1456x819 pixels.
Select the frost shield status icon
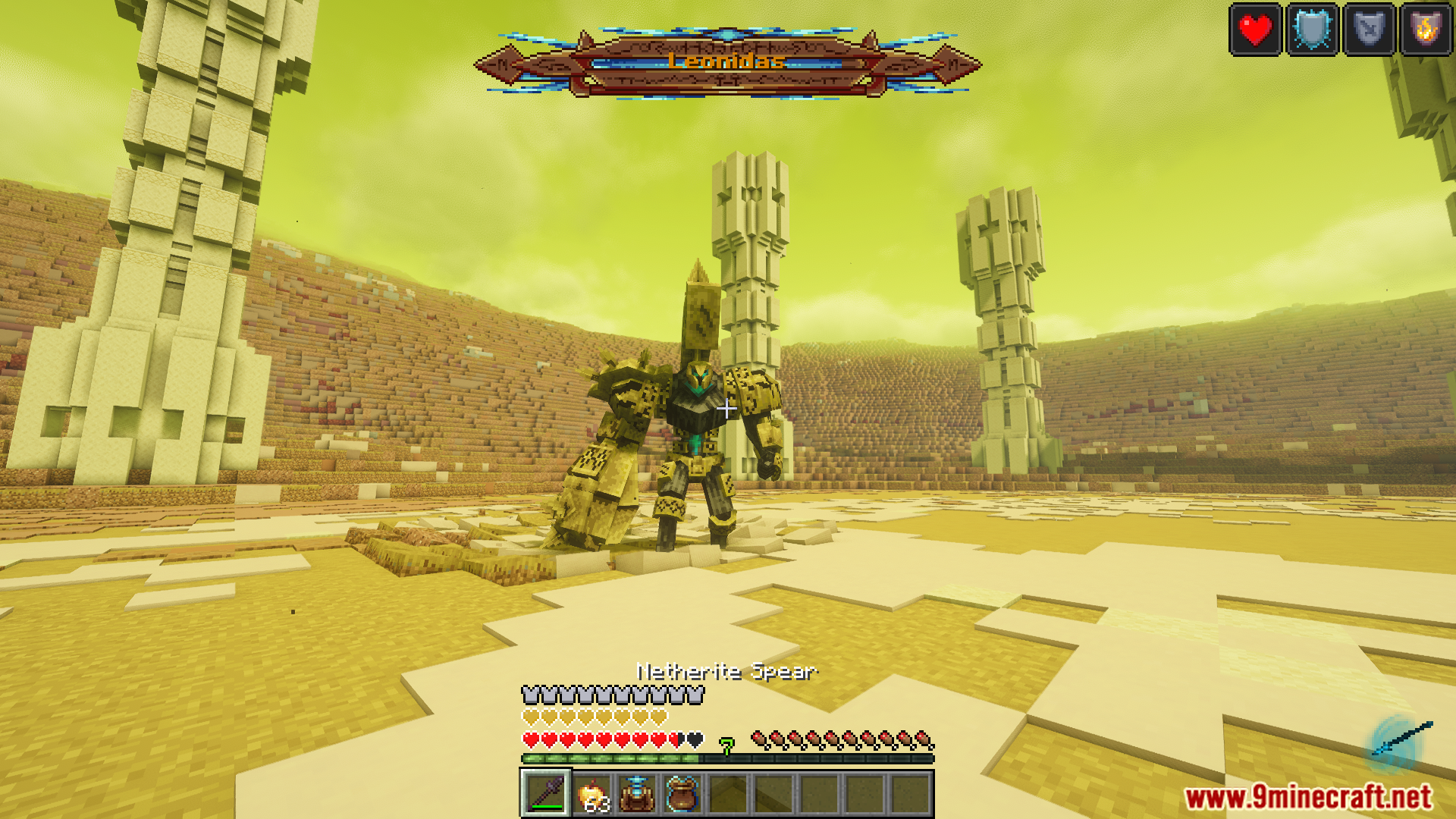[x=1313, y=29]
